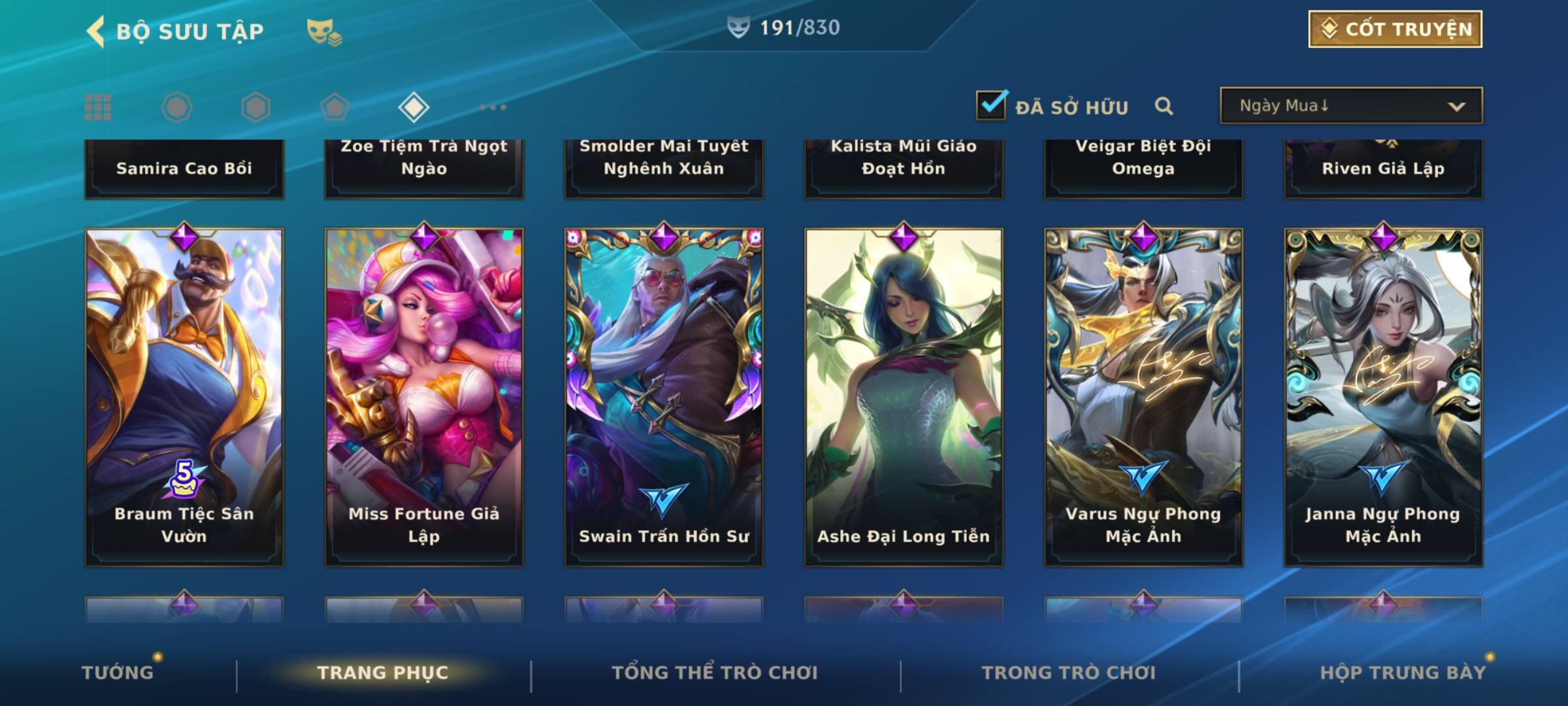
Task: Select Braum Tiệc Sân Vườn skin
Action: click(x=184, y=397)
